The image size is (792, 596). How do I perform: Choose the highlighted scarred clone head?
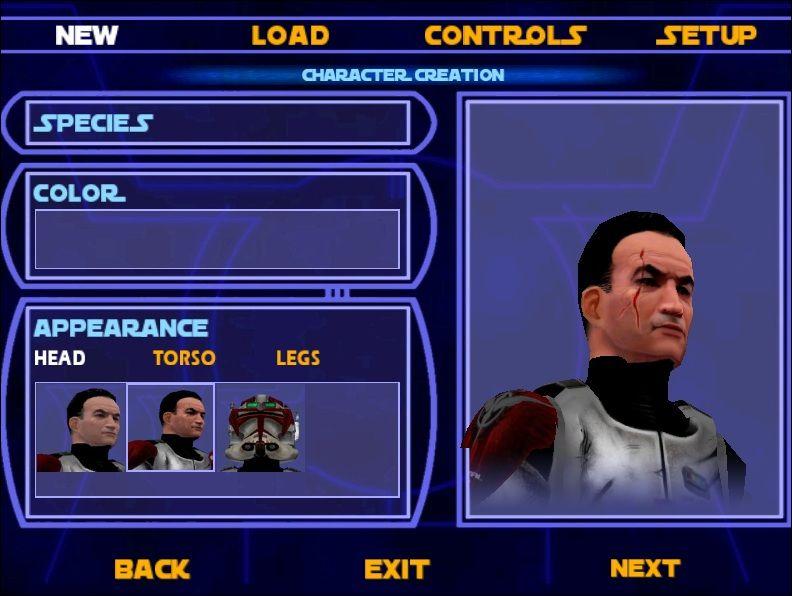[171, 428]
